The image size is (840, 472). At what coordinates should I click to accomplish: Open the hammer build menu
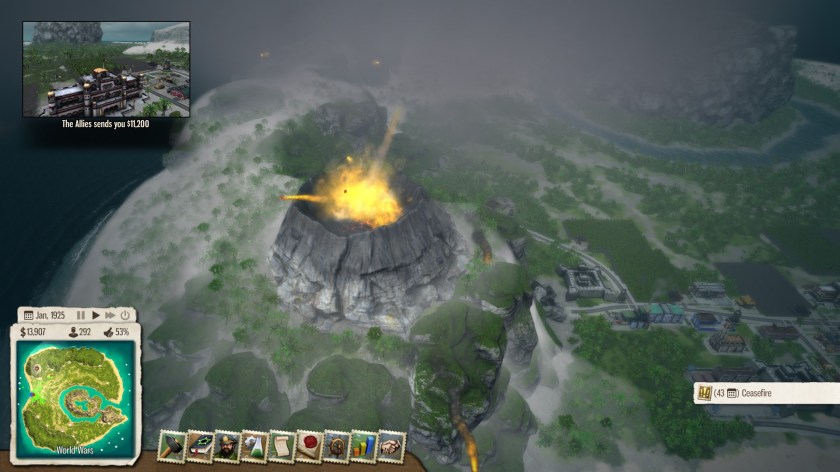coord(173,446)
